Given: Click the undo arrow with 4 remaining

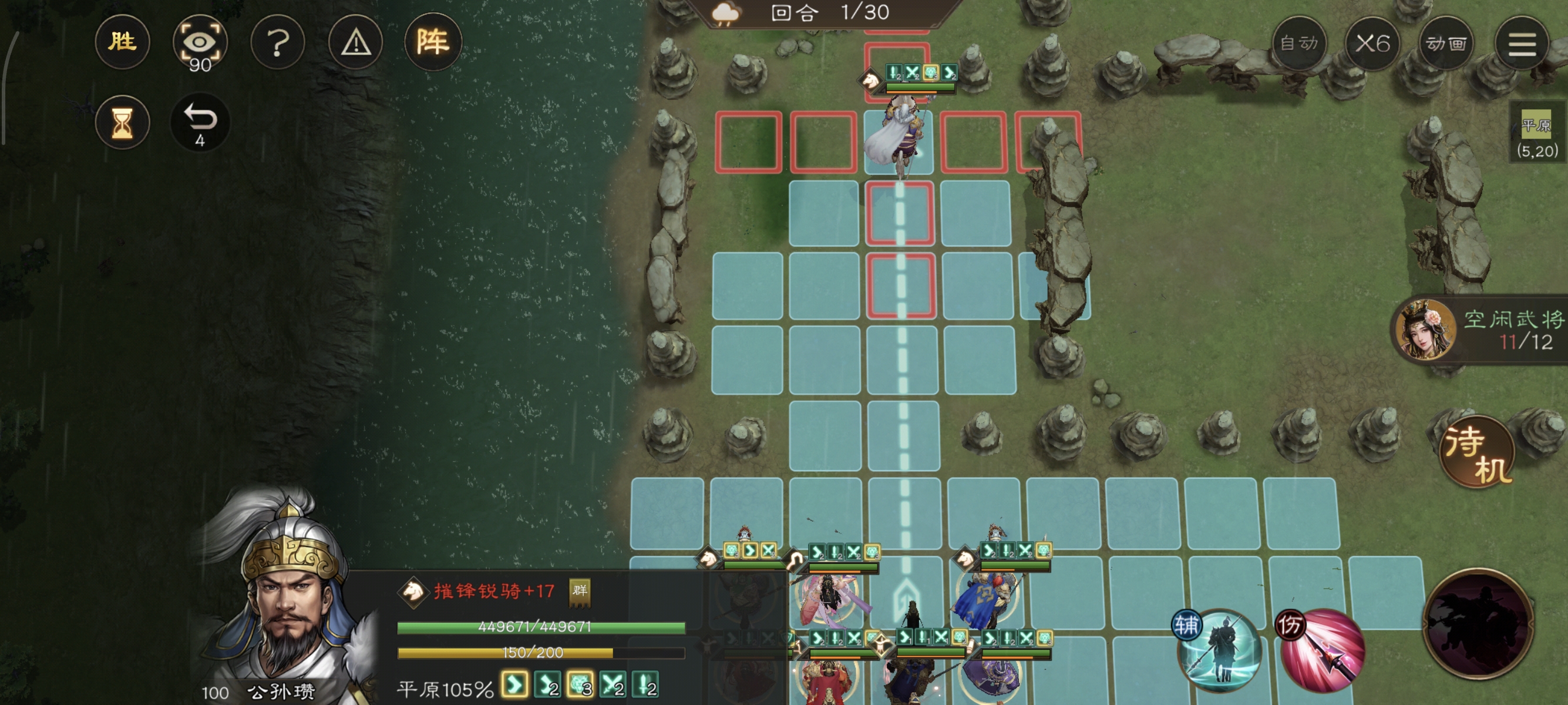Looking at the screenshot, I should 201,122.
